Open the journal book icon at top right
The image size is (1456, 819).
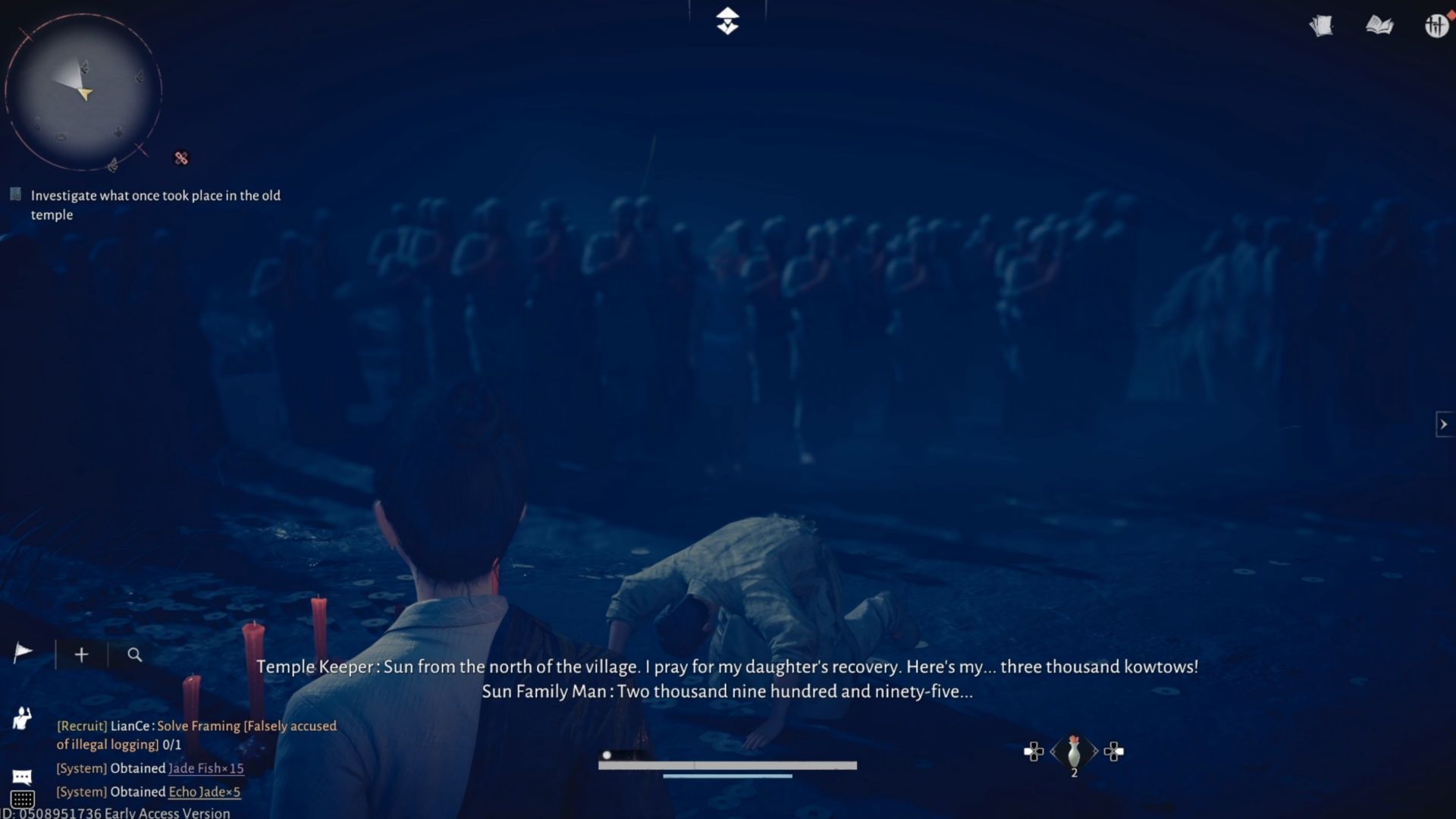pos(1381,25)
